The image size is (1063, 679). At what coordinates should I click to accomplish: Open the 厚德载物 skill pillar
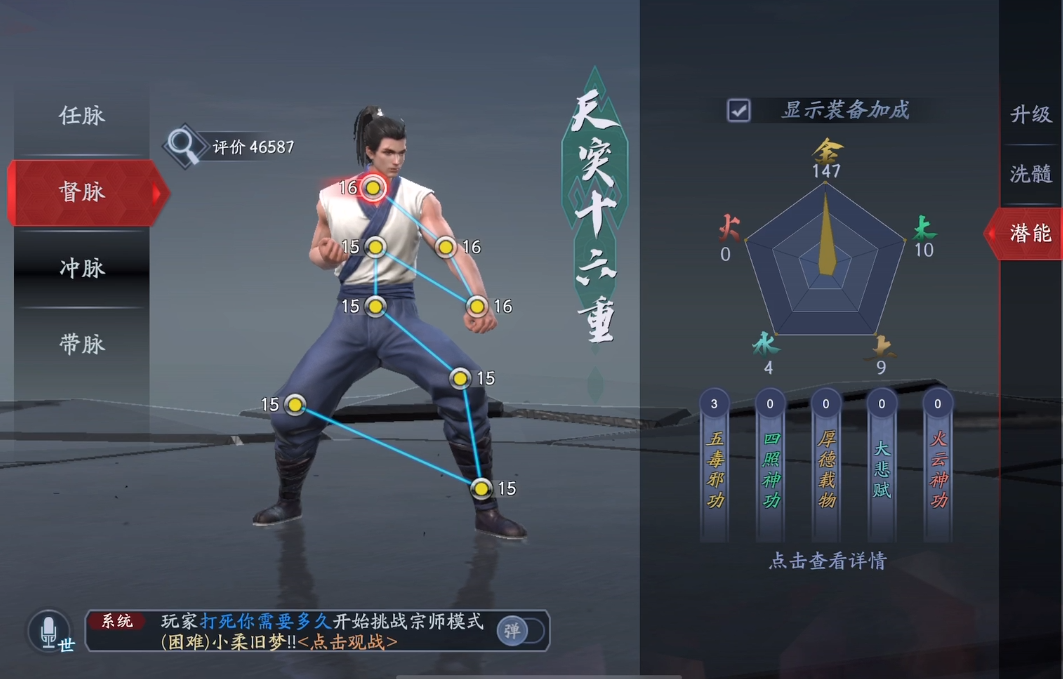pyautogui.click(x=826, y=464)
